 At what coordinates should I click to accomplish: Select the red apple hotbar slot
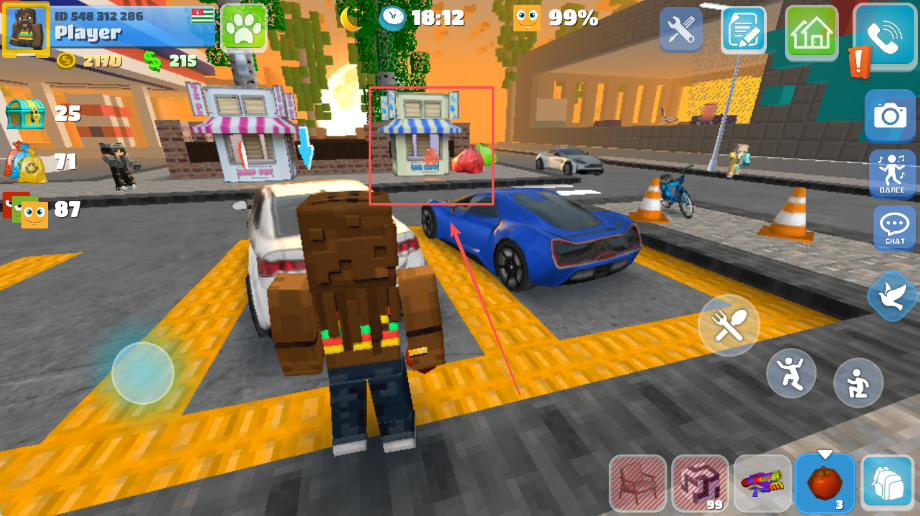825,484
